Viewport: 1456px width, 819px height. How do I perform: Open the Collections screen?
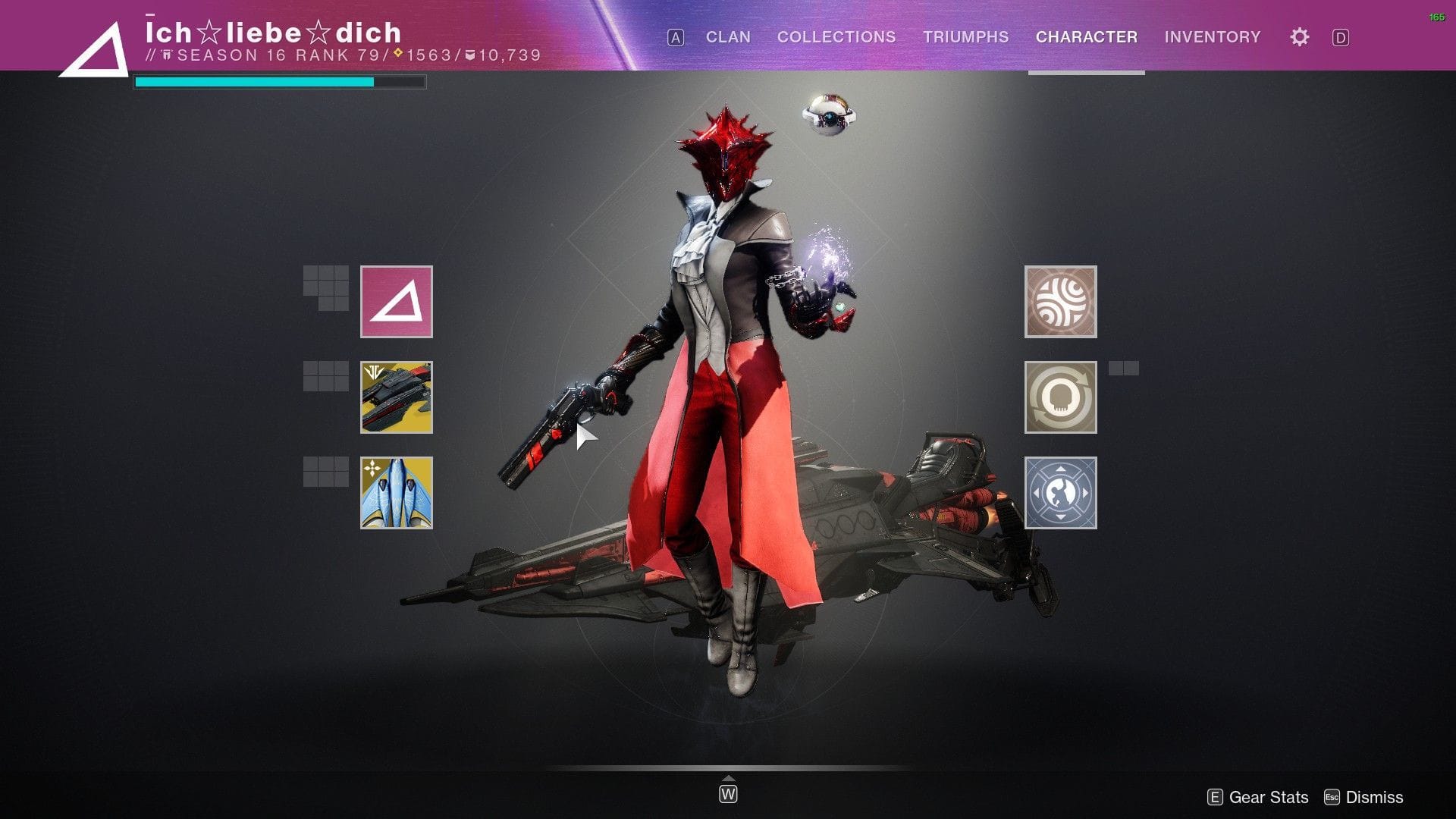coord(836,36)
